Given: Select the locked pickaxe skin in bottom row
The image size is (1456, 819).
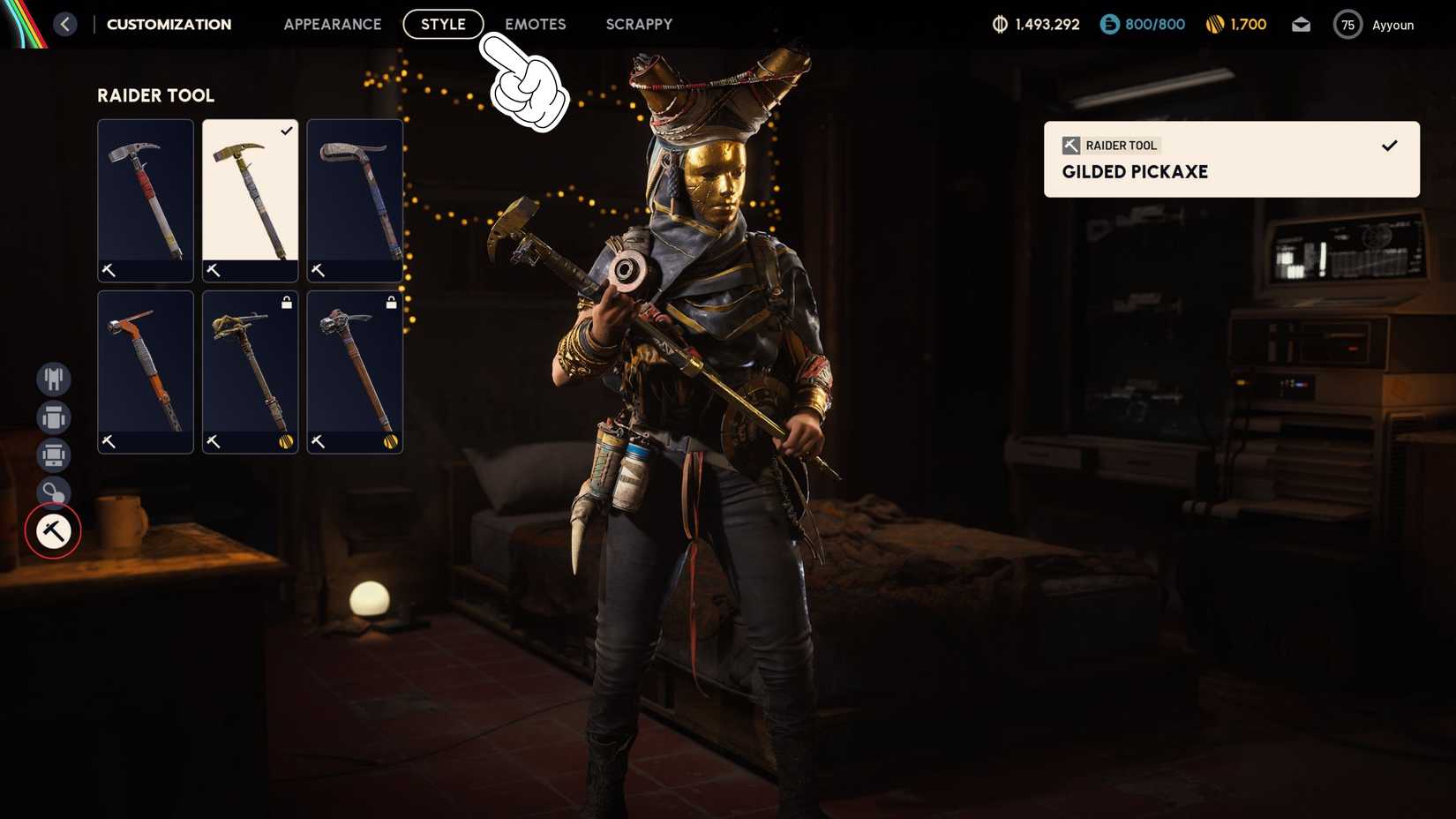Looking at the screenshot, I should [x=249, y=371].
